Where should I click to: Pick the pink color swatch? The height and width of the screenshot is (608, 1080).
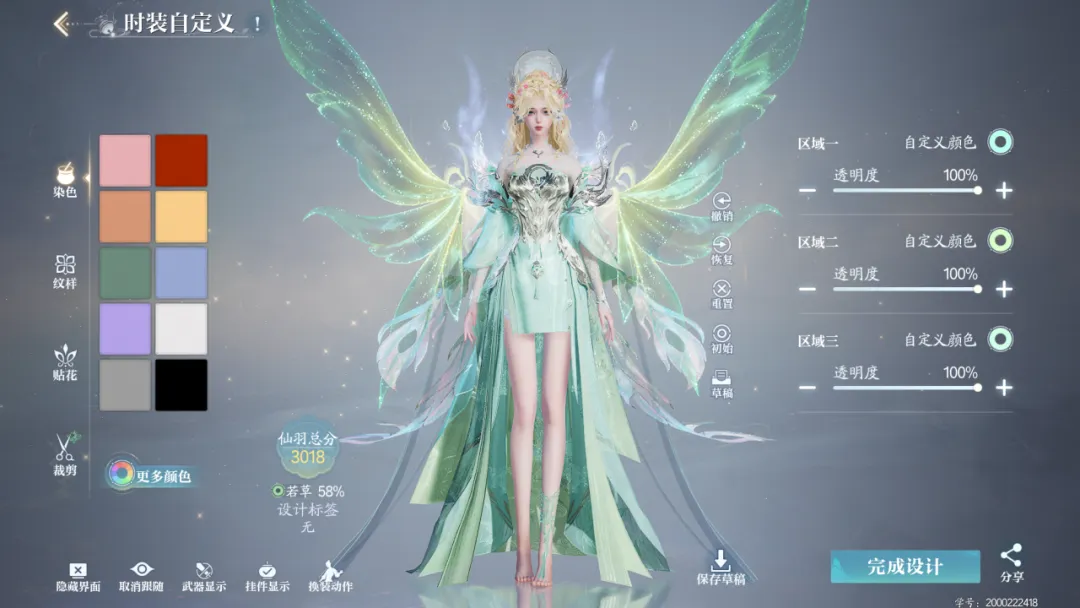125,160
